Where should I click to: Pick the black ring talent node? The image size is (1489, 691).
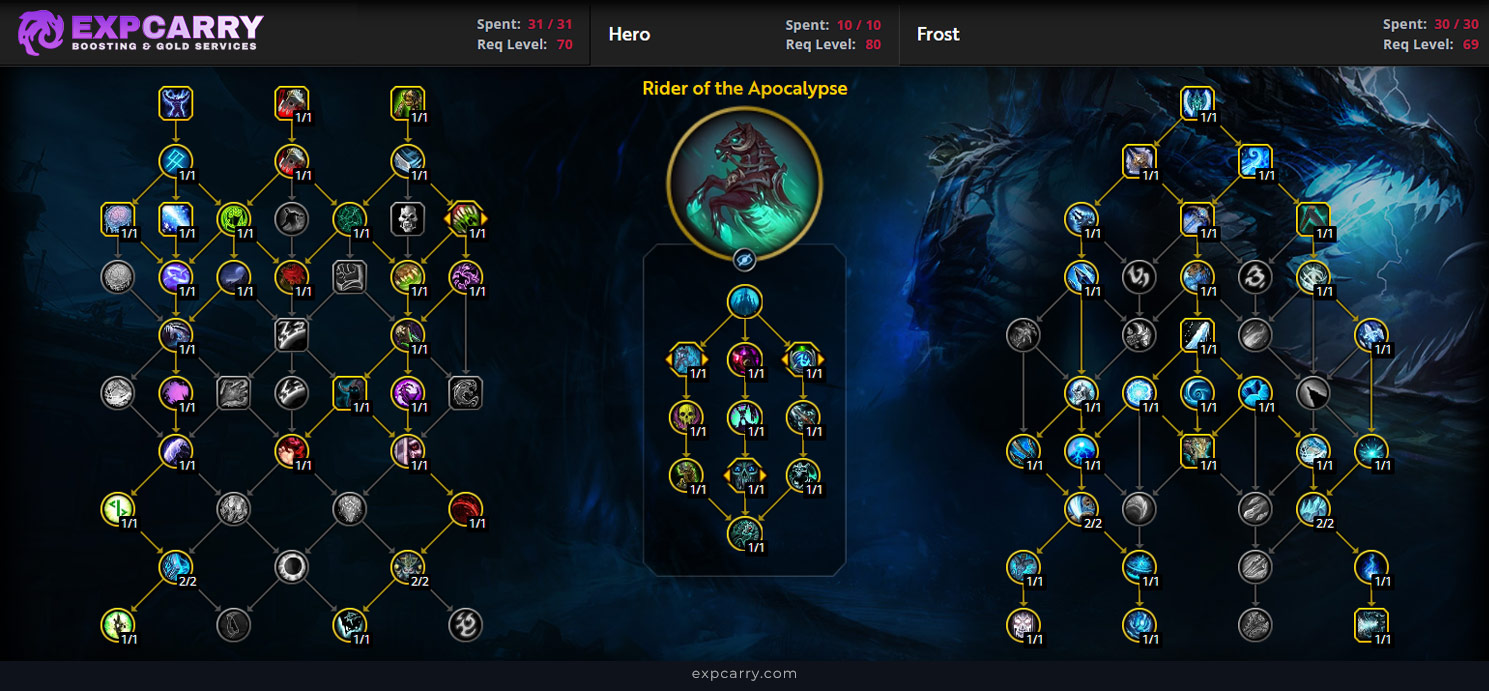pyautogui.click(x=292, y=567)
